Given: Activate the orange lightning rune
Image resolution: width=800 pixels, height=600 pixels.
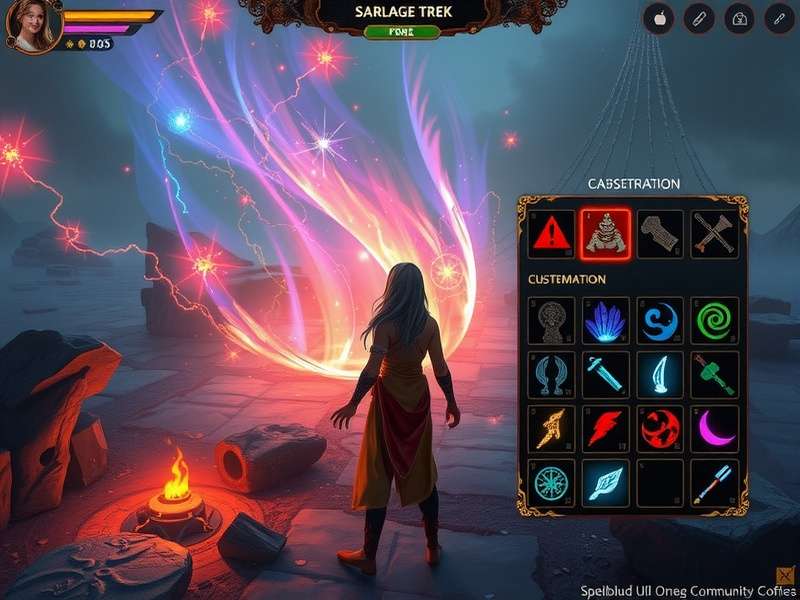Looking at the screenshot, I should tap(552, 428).
